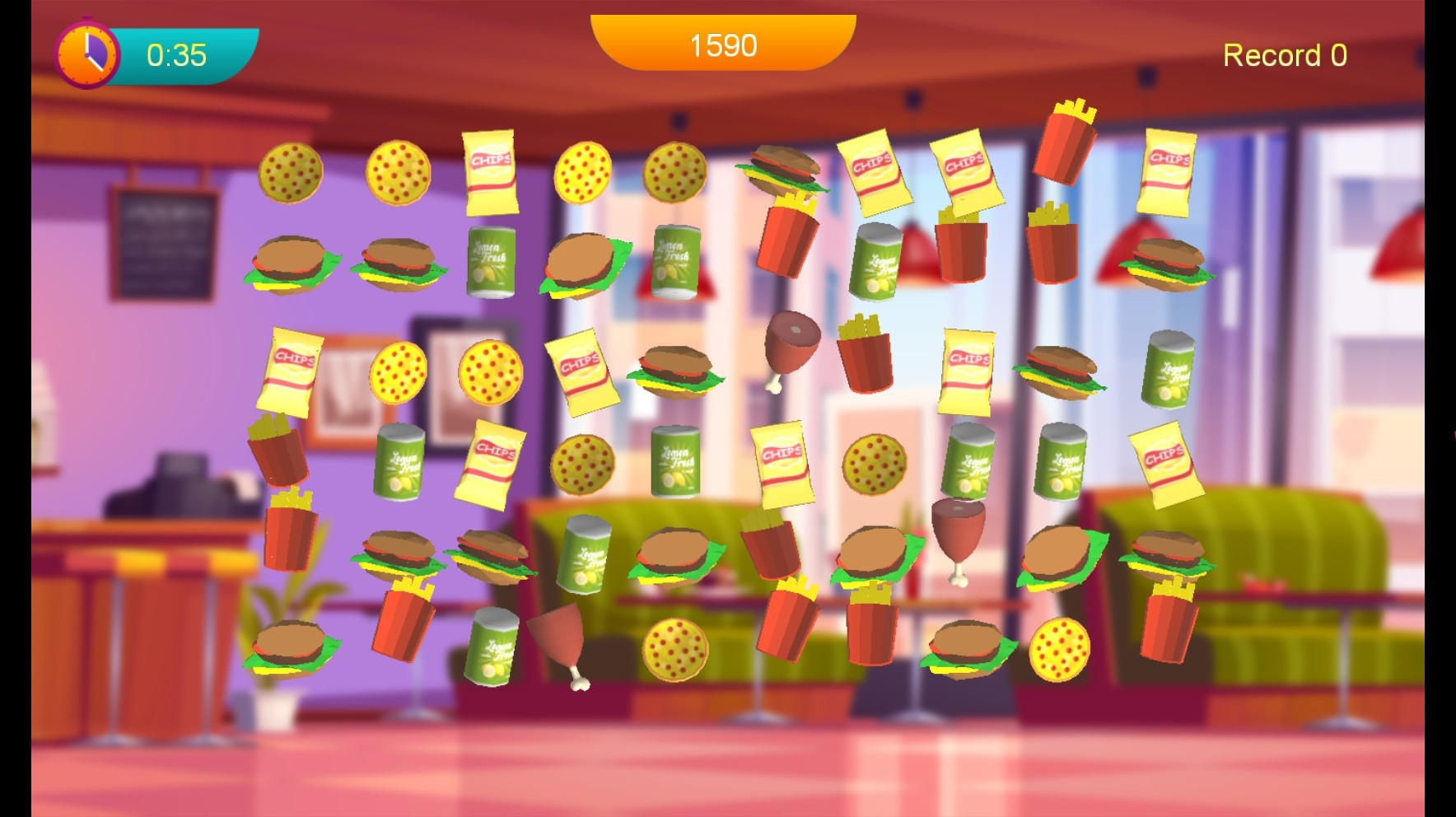
Task: Click the chips bag above the center burgers
Action: [782, 463]
